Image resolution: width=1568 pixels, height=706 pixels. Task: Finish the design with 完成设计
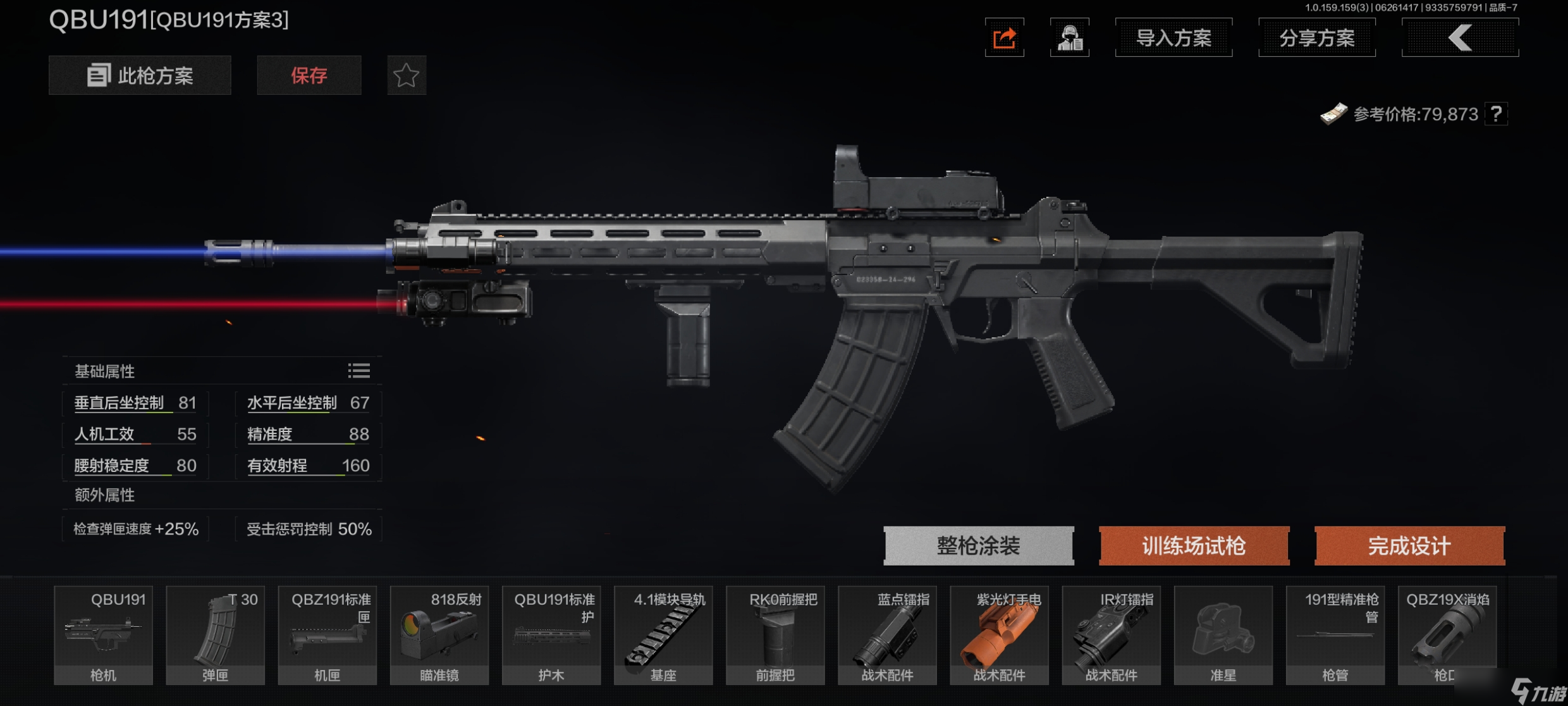(x=1409, y=545)
